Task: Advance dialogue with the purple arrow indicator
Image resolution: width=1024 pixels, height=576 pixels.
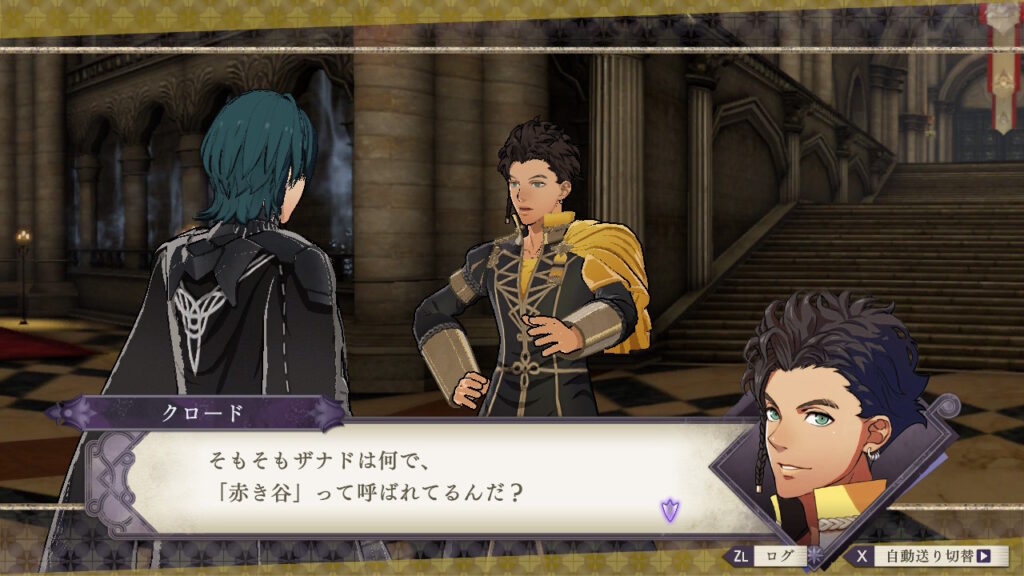Action: (x=669, y=510)
